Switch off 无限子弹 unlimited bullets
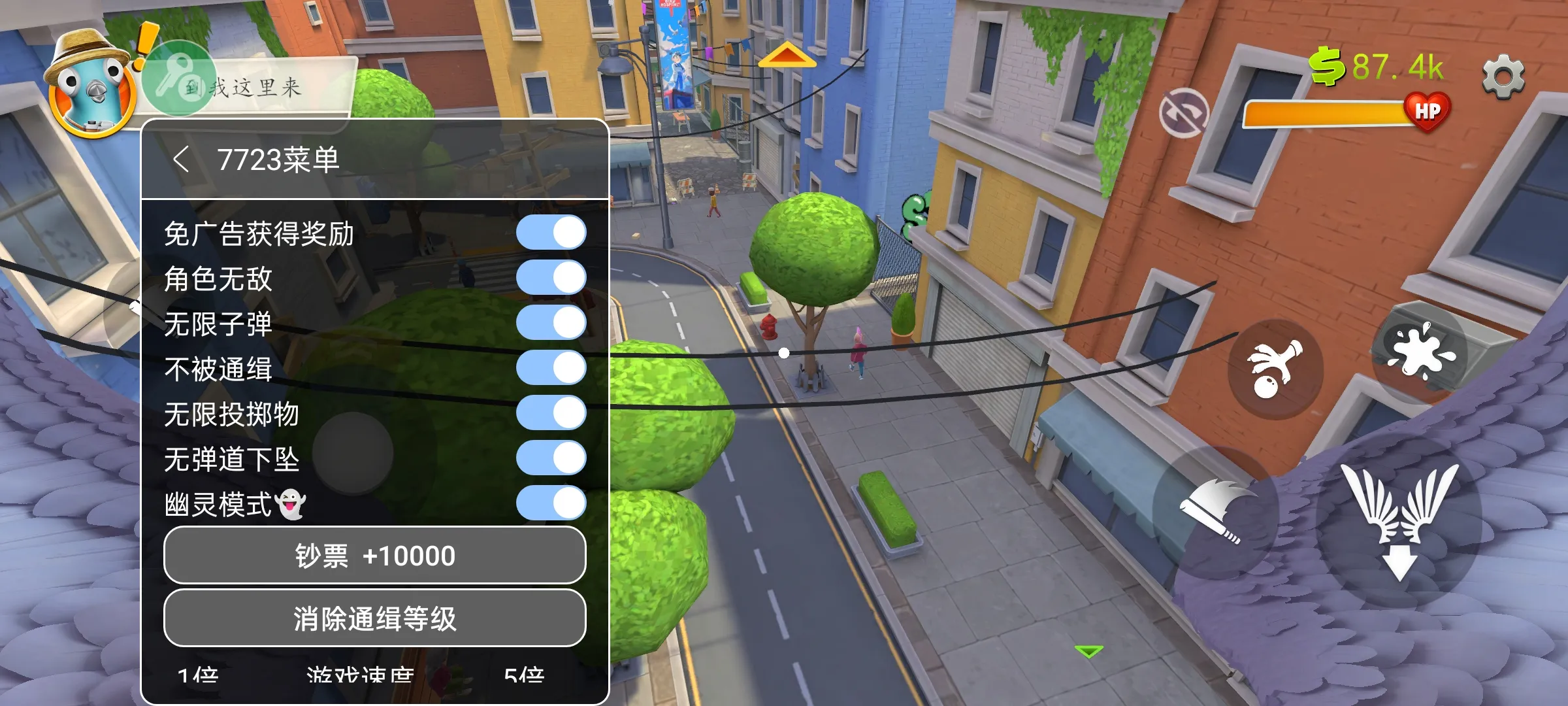1568x706 pixels. [551, 323]
